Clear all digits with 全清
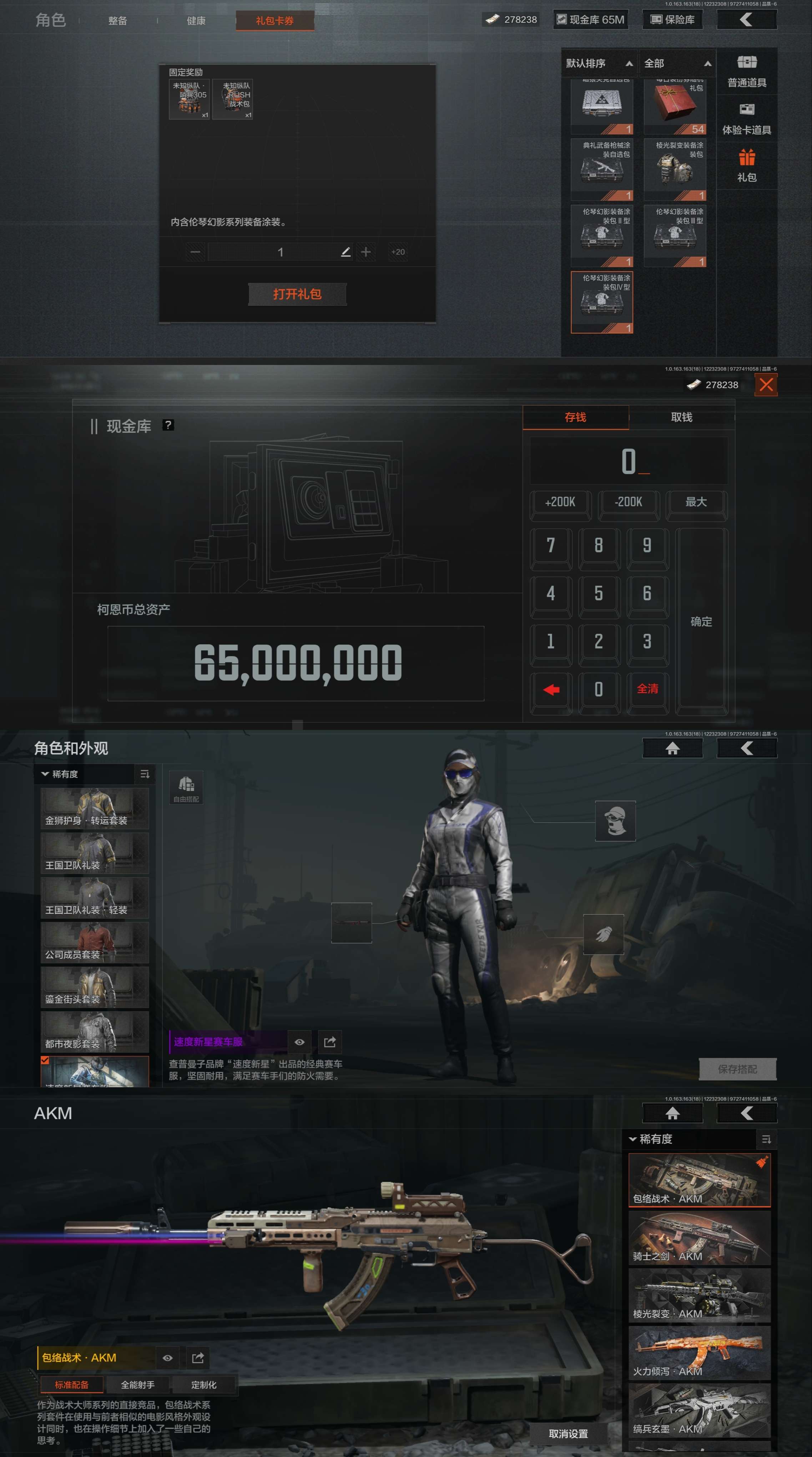Viewport: 812px width, 1457px height. [647, 689]
